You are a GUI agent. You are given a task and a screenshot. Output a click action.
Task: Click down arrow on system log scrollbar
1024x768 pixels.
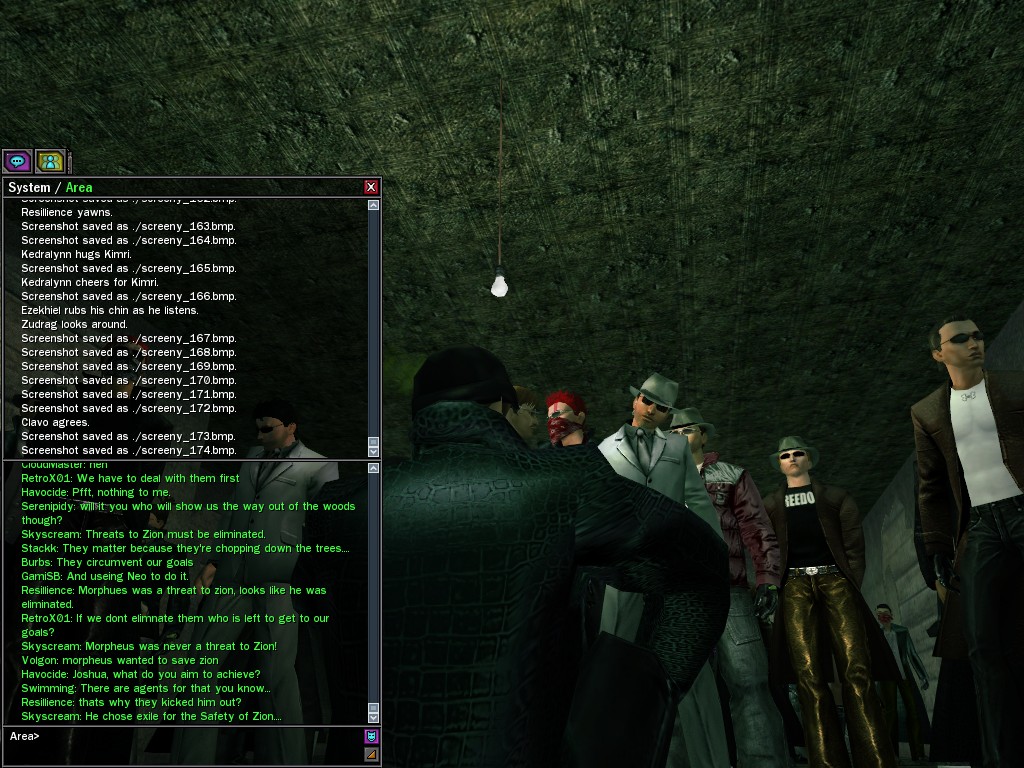tap(374, 451)
